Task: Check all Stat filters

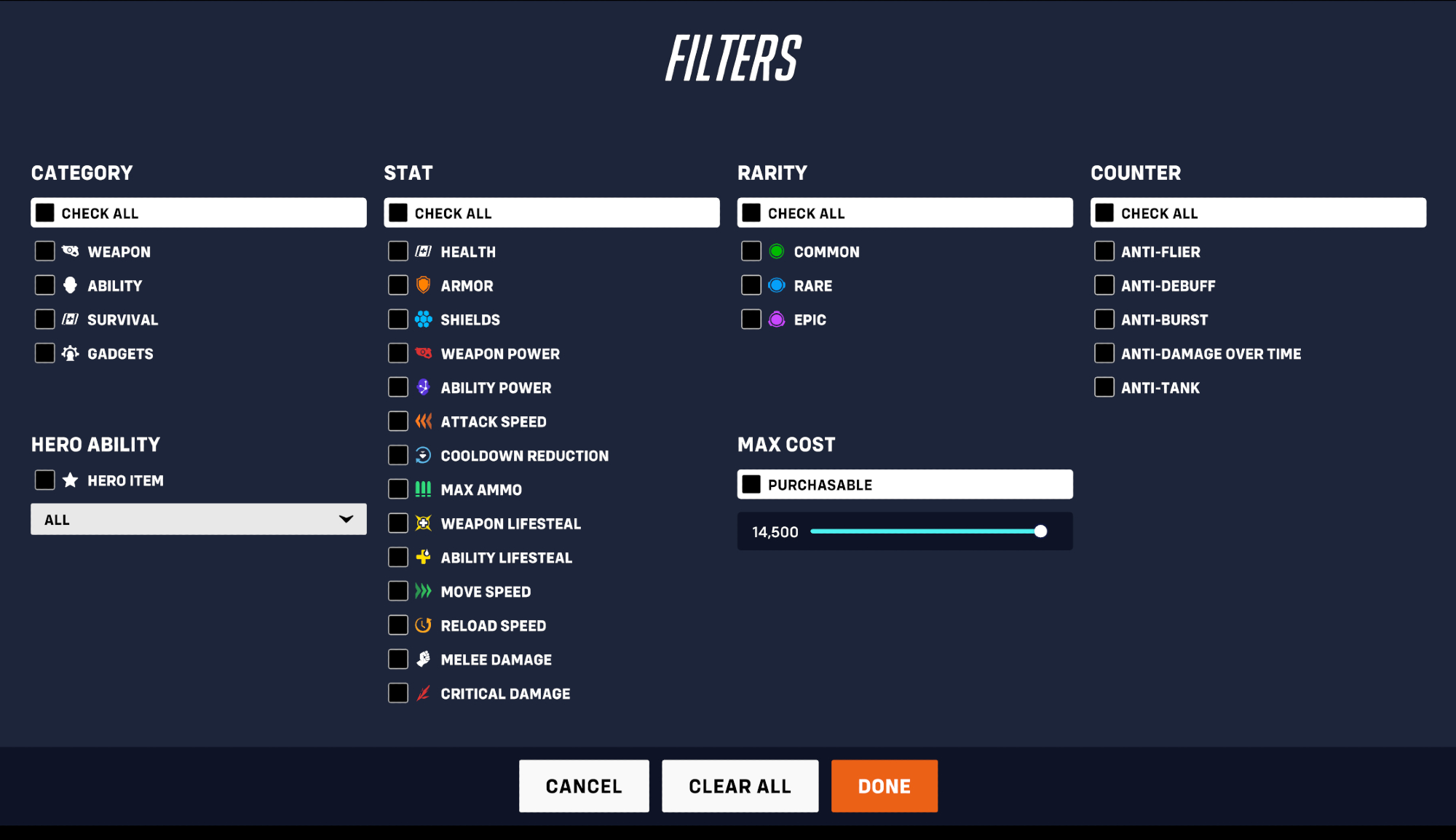Action: pos(398,213)
